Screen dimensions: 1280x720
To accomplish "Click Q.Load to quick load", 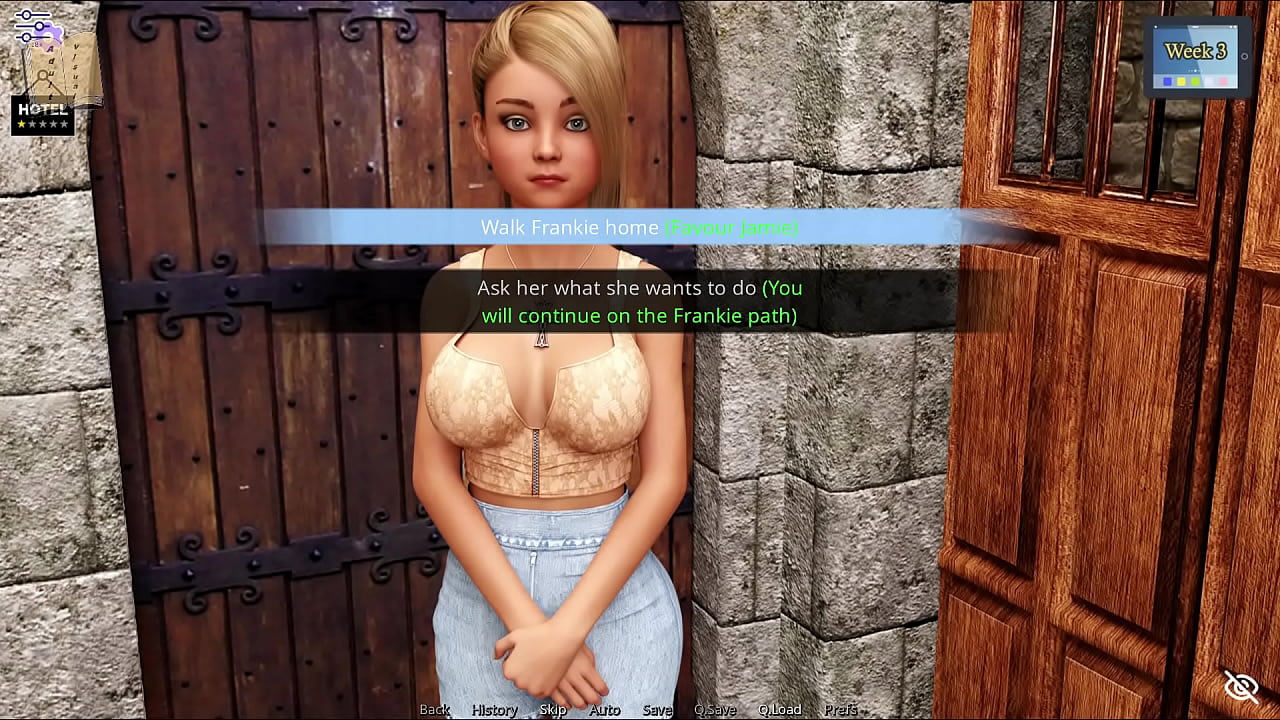I will 779,709.
